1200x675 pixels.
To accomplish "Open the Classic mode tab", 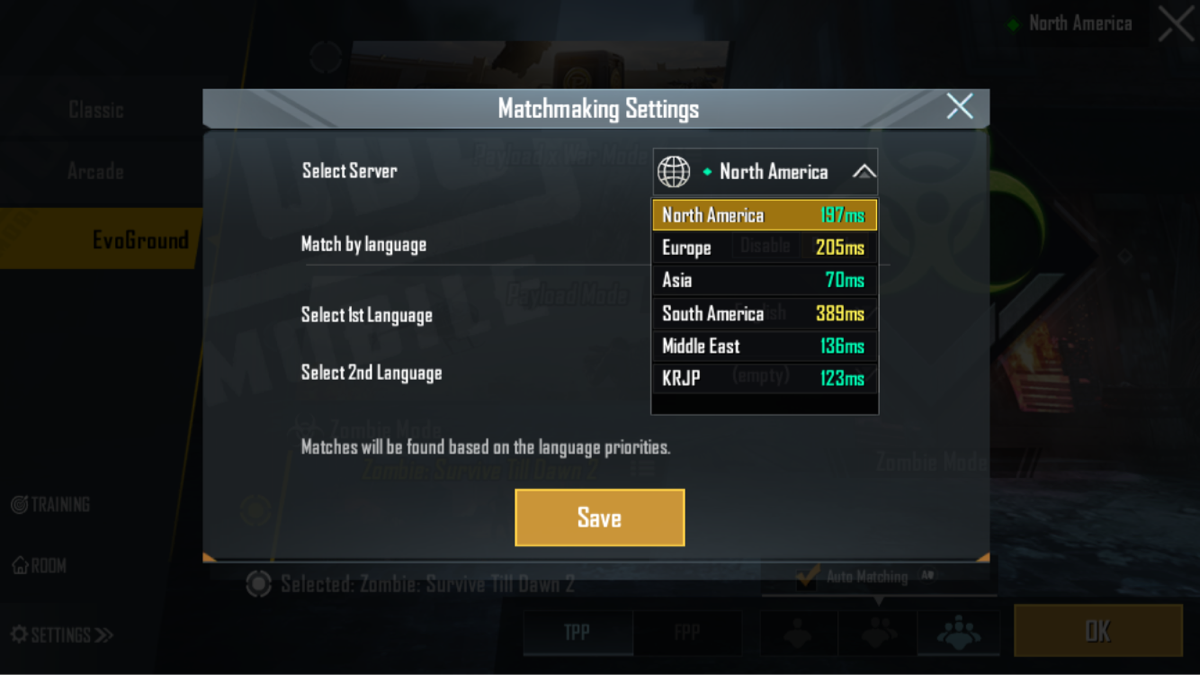I will click(x=96, y=109).
